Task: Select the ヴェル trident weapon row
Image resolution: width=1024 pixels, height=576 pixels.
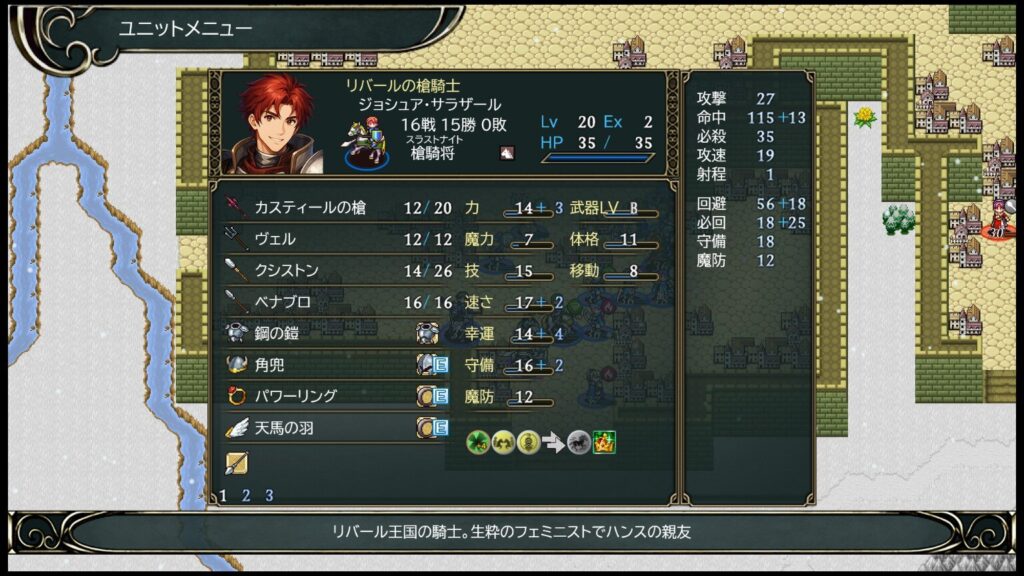Action: point(330,240)
